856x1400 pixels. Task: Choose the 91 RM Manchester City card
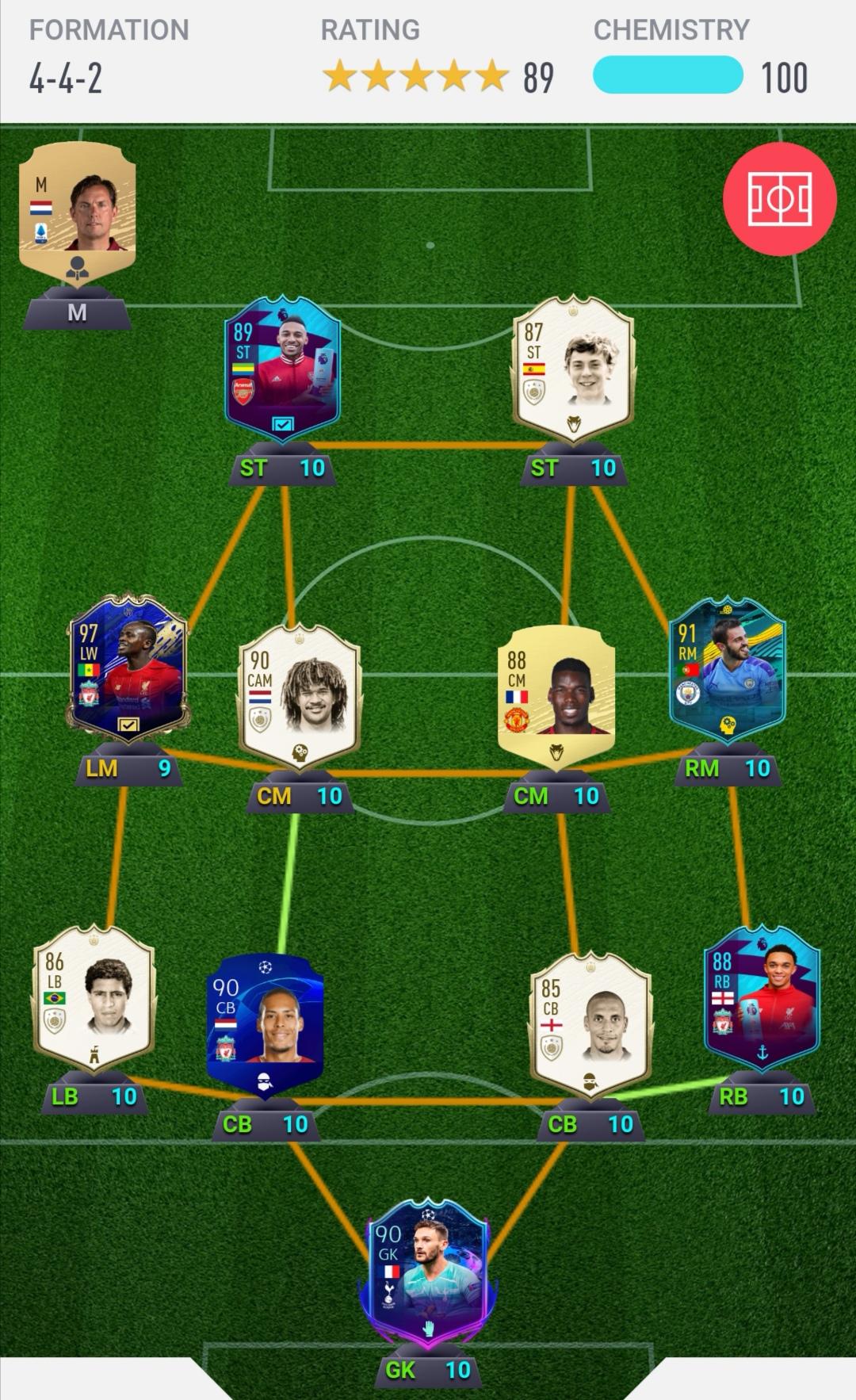pos(727,670)
